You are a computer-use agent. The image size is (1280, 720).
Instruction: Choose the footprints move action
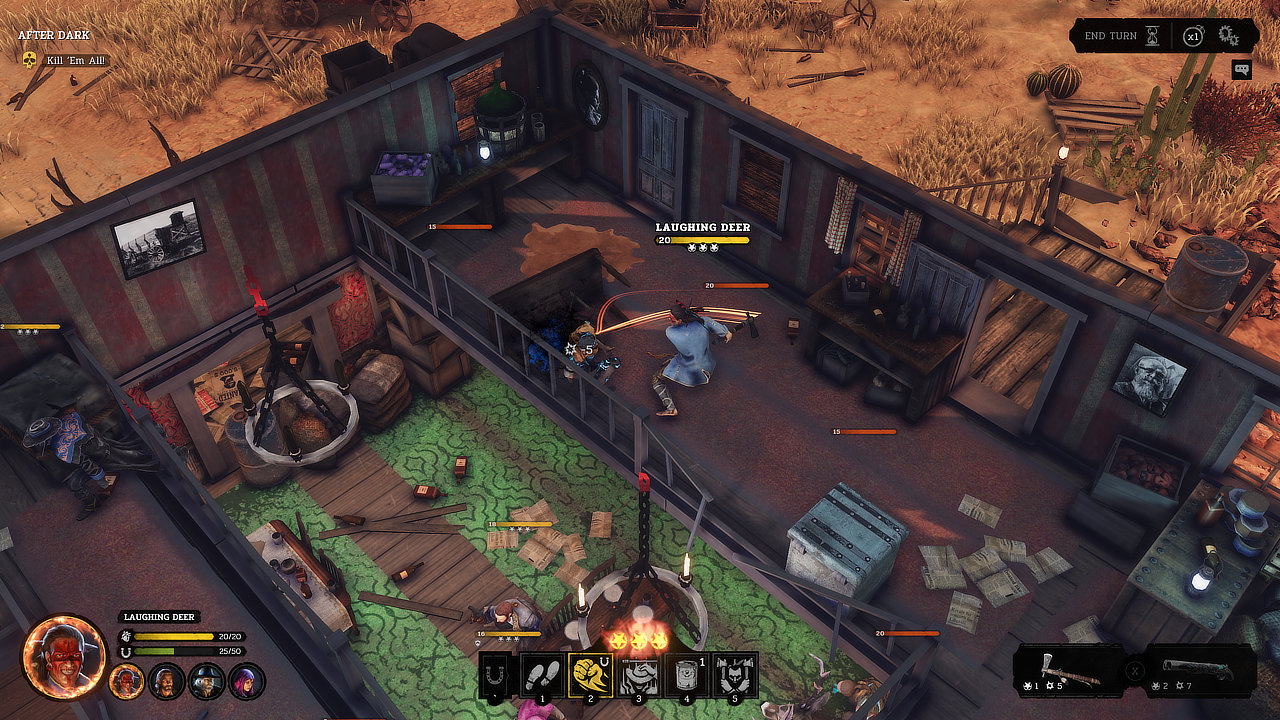click(x=542, y=675)
